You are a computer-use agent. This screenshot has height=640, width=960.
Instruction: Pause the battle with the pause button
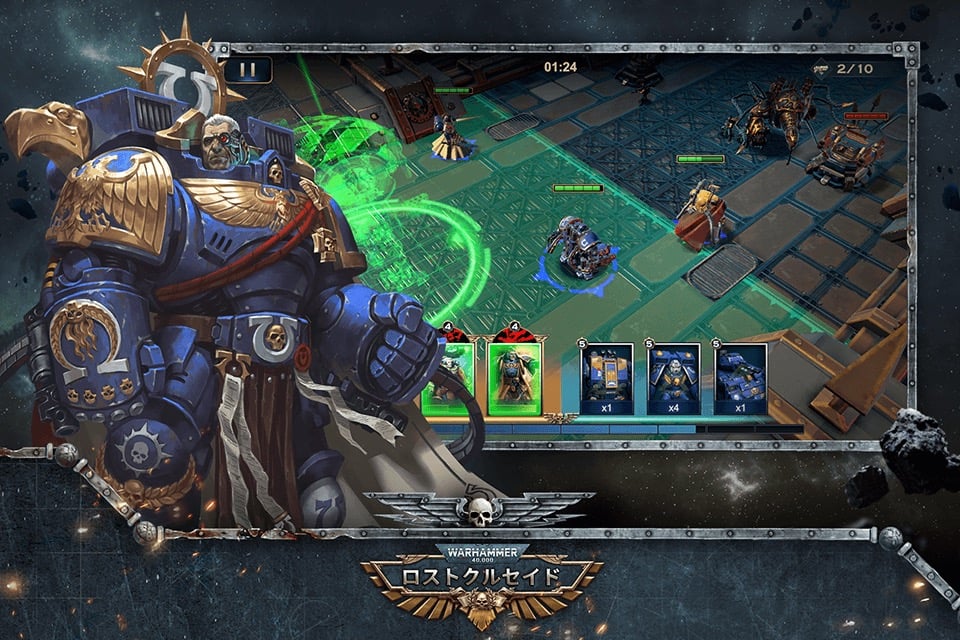coord(248,70)
